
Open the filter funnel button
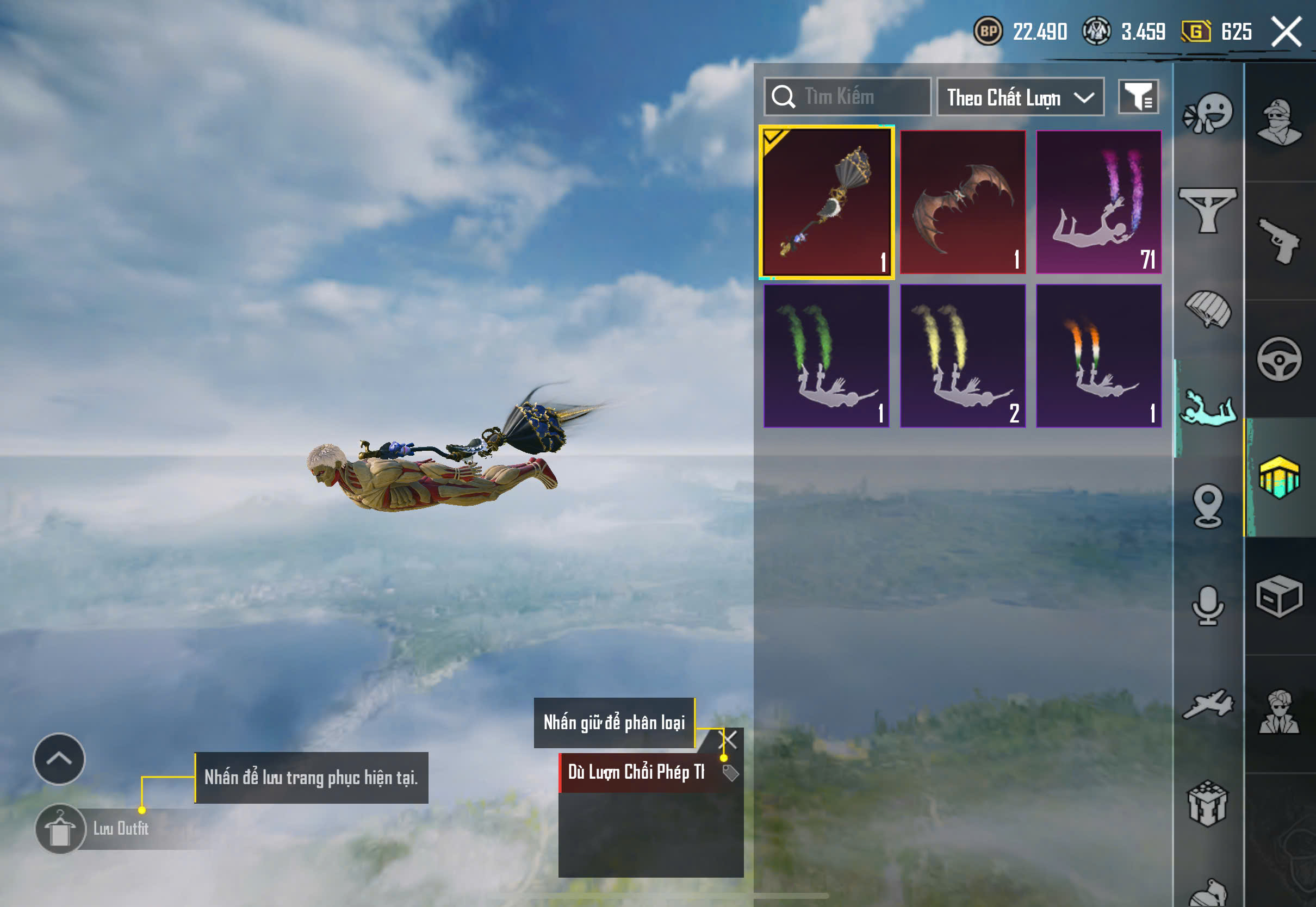pos(1138,97)
